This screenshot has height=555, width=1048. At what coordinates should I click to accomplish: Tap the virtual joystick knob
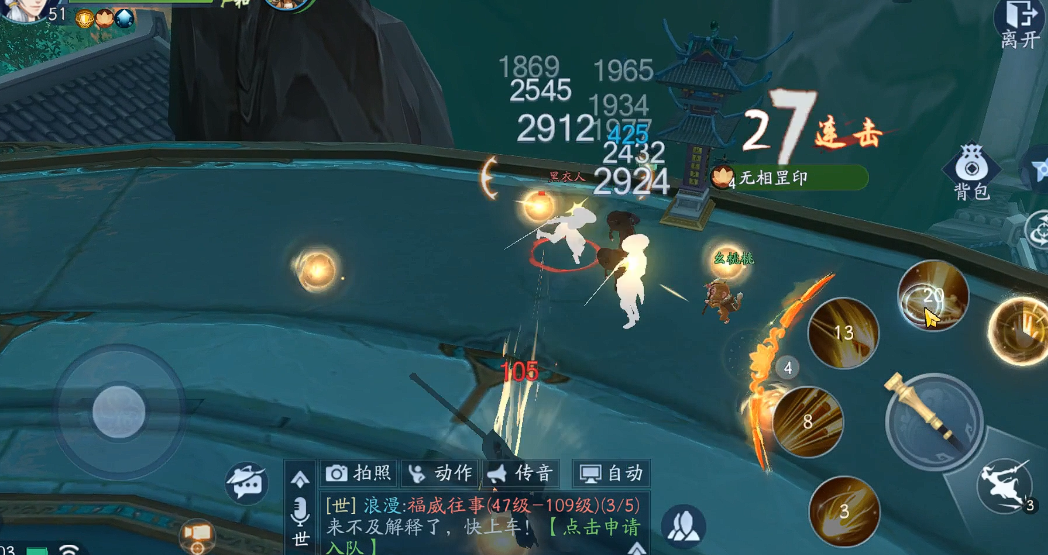tap(119, 410)
